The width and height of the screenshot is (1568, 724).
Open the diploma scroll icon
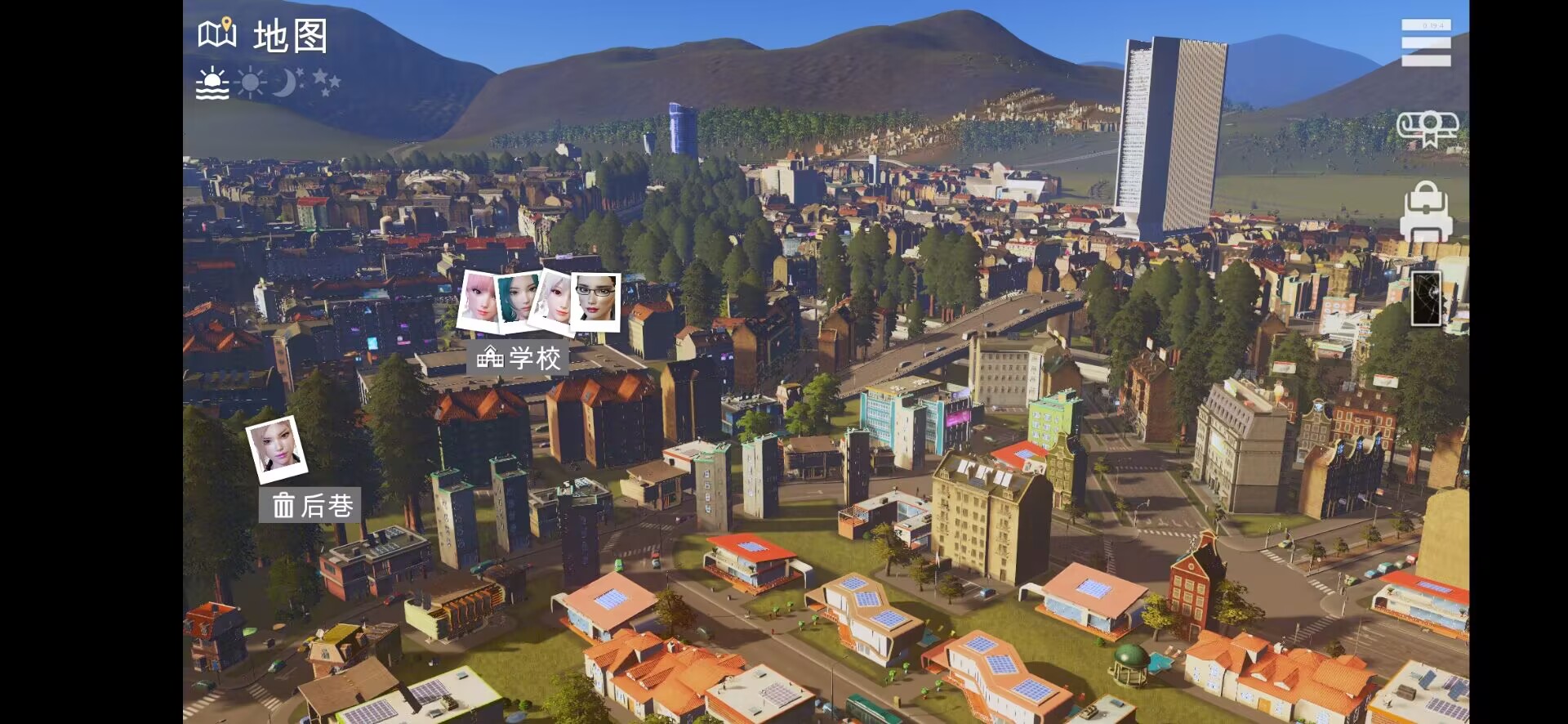point(1427,129)
